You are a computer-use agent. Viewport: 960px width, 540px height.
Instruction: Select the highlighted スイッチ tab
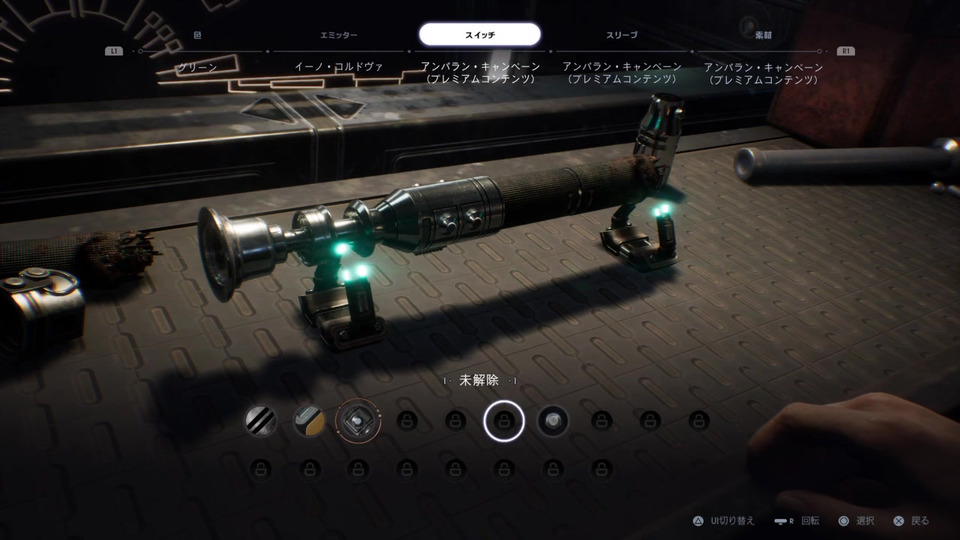coord(480,35)
